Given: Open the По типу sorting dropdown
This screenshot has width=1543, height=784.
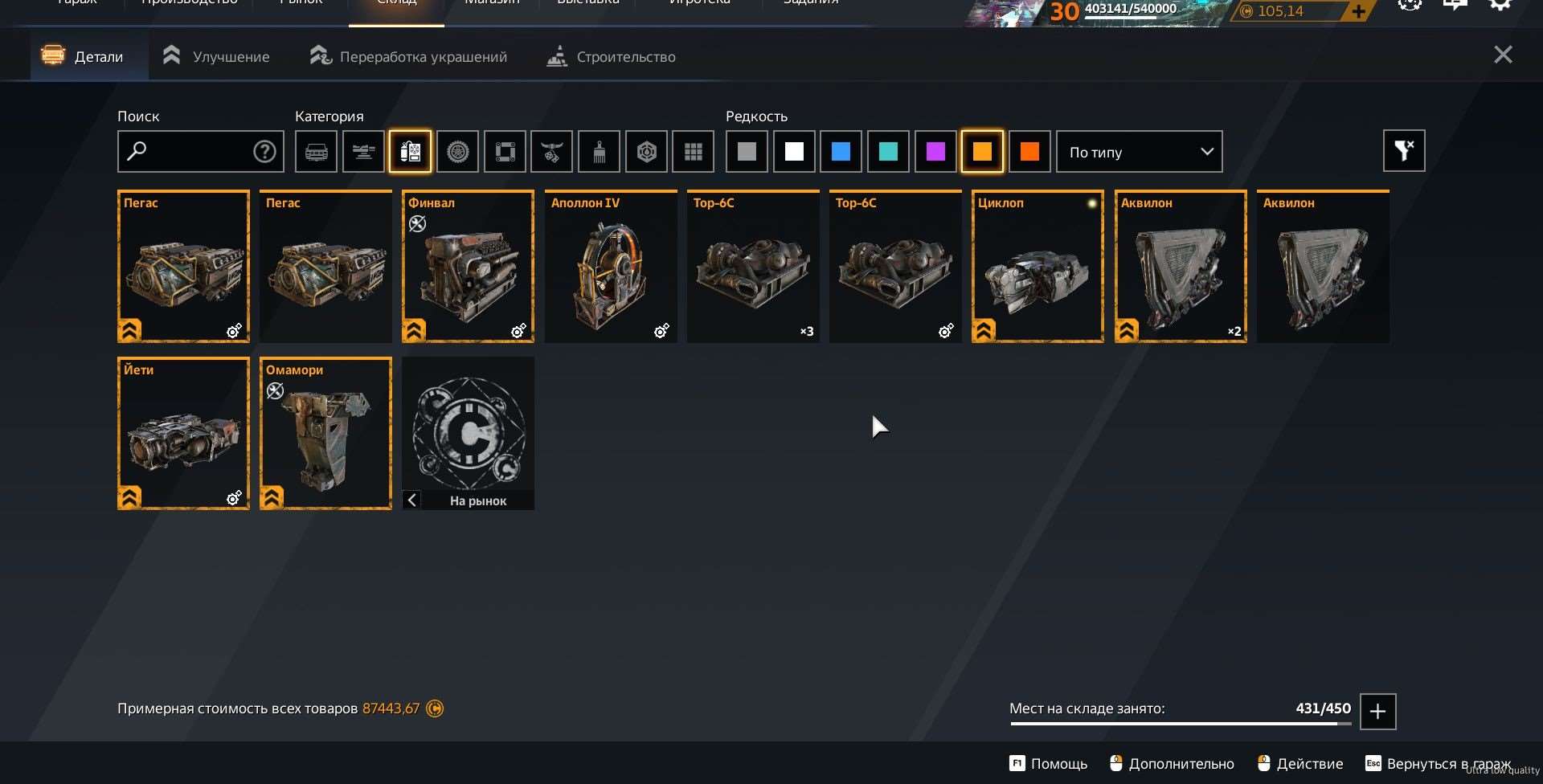Looking at the screenshot, I should 1139,151.
